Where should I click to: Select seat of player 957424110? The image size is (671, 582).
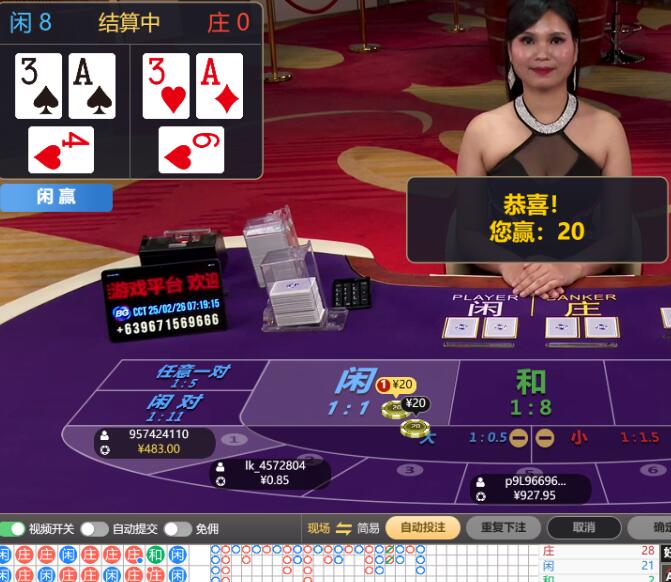point(143,441)
